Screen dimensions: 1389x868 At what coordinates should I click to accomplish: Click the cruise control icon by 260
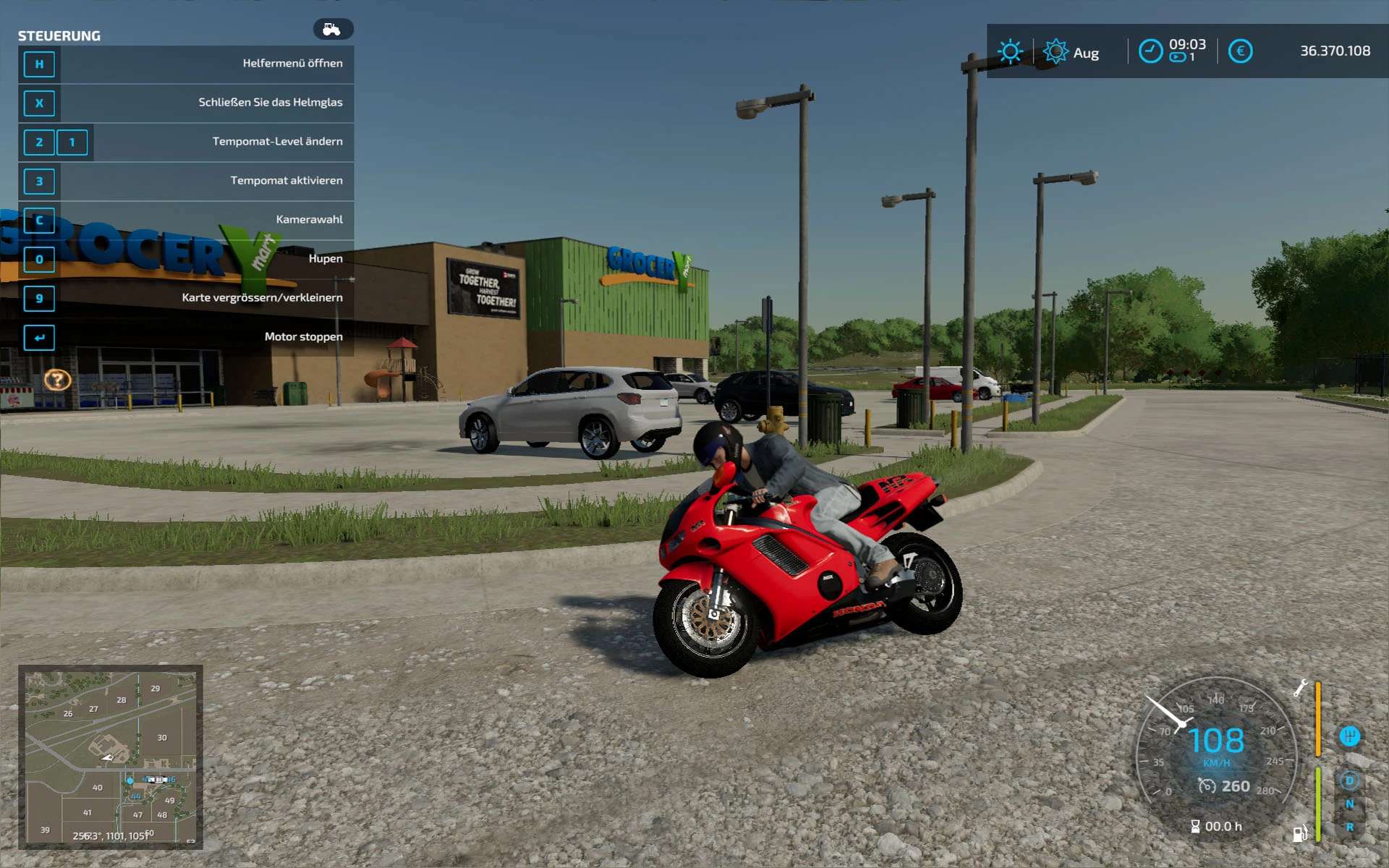pos(1207,786)
